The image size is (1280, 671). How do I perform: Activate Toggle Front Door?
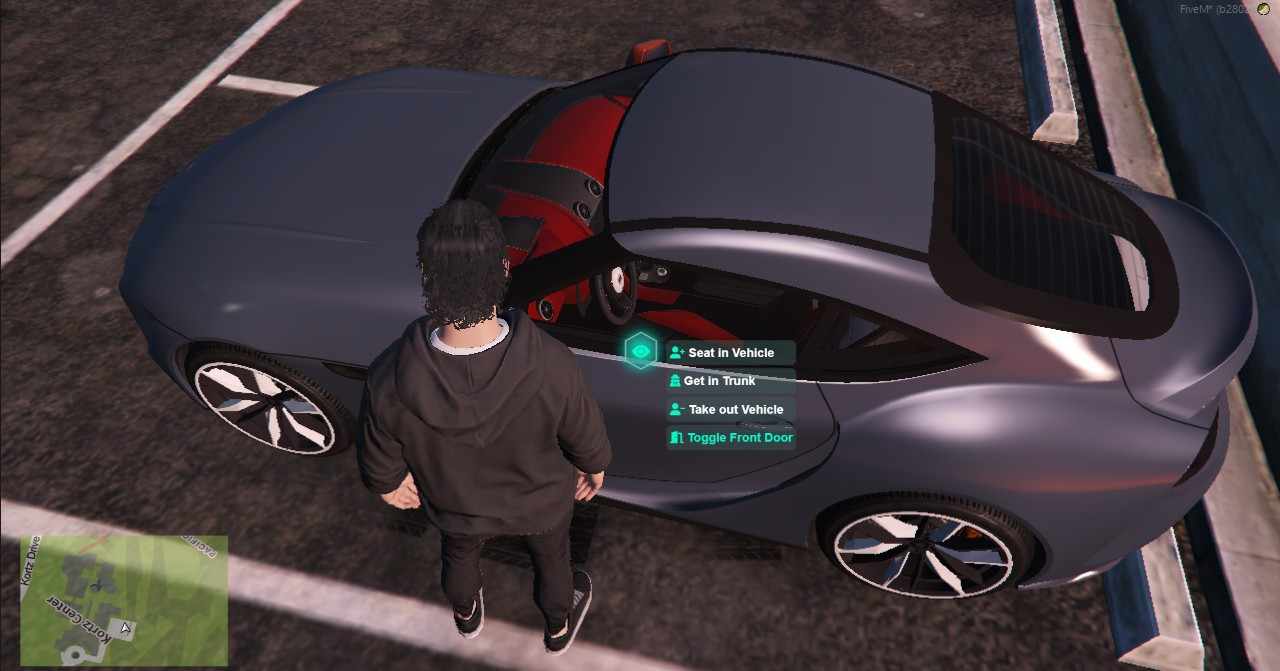(x=731, y=438)
